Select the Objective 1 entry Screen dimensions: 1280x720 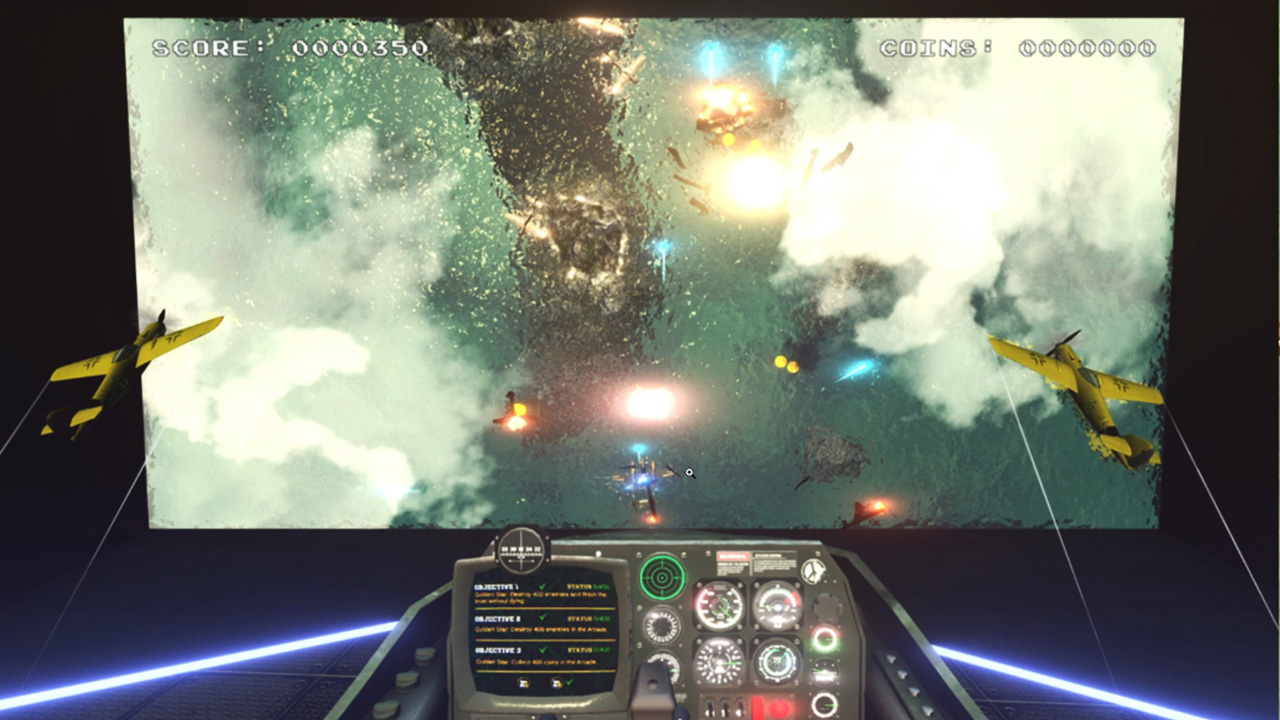pos(542,594)
